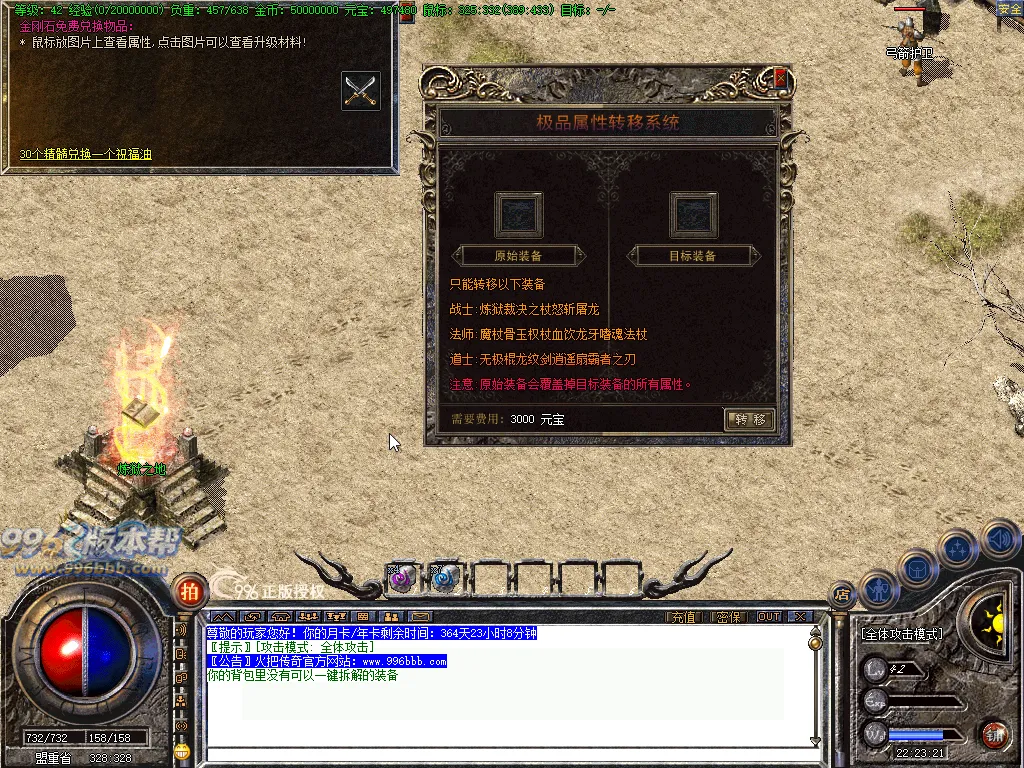Open the character figure panel icon

coord(877,588)
